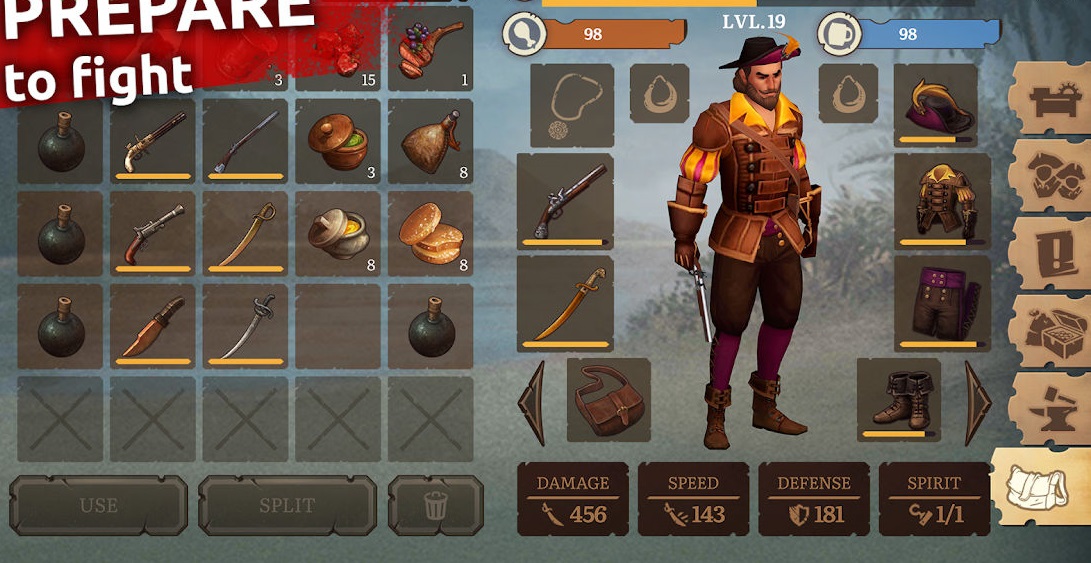The image size is (1091, 563).
Task: Select the long musket in the inventory
Action: 244,141
